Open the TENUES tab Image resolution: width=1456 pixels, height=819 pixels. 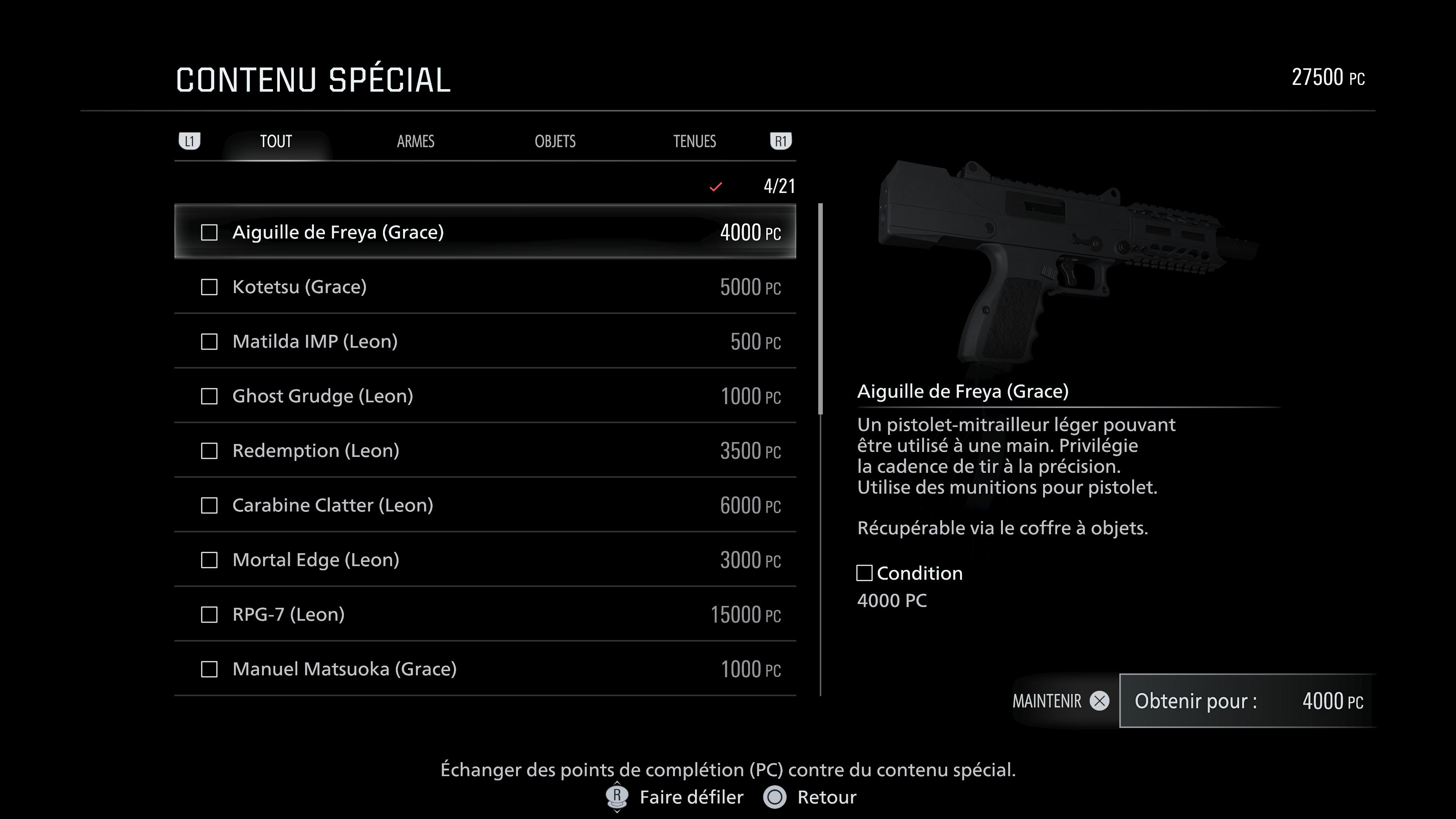695,142
